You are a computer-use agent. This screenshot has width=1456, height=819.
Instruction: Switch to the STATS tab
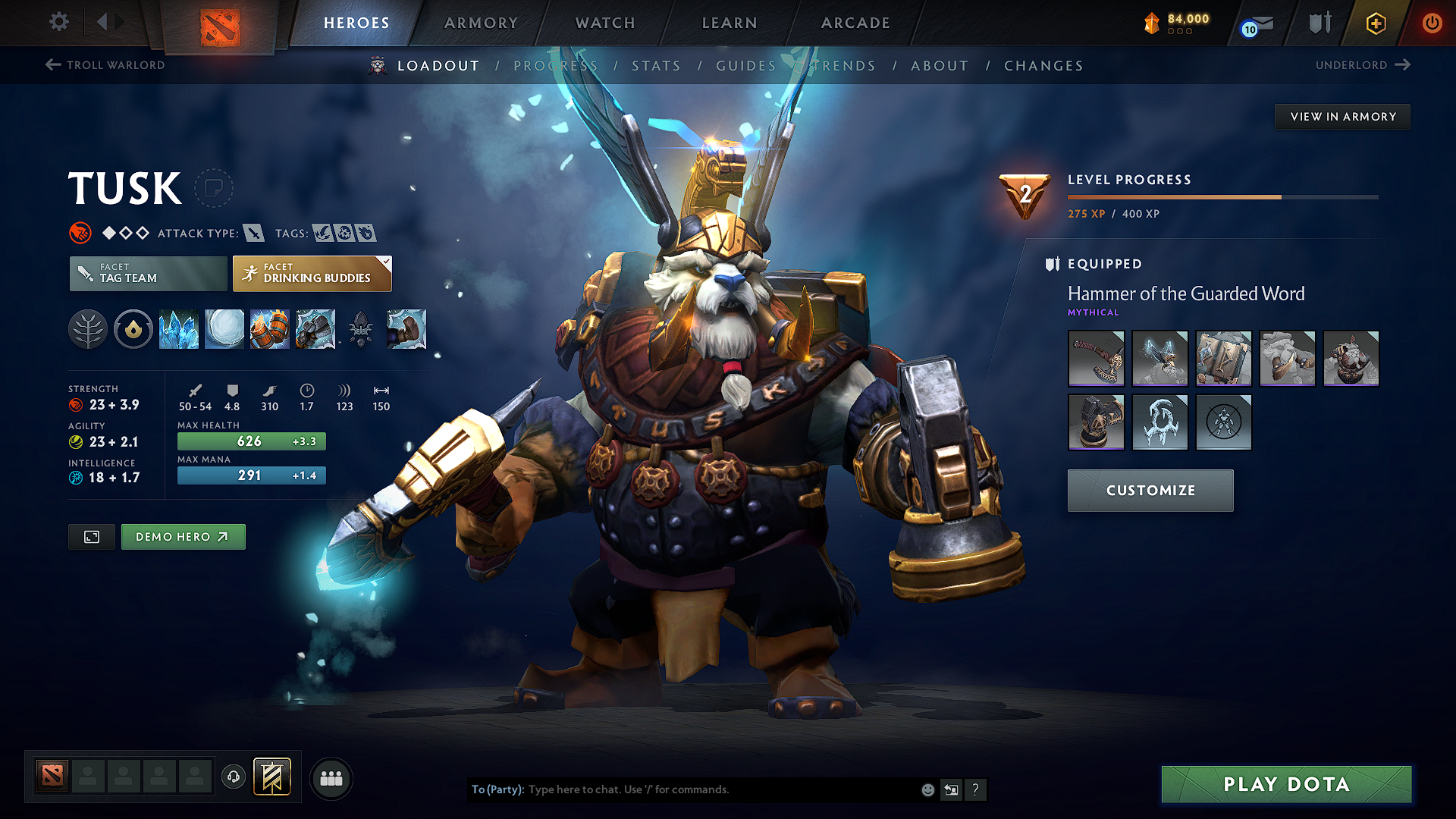tap(657, 65)
